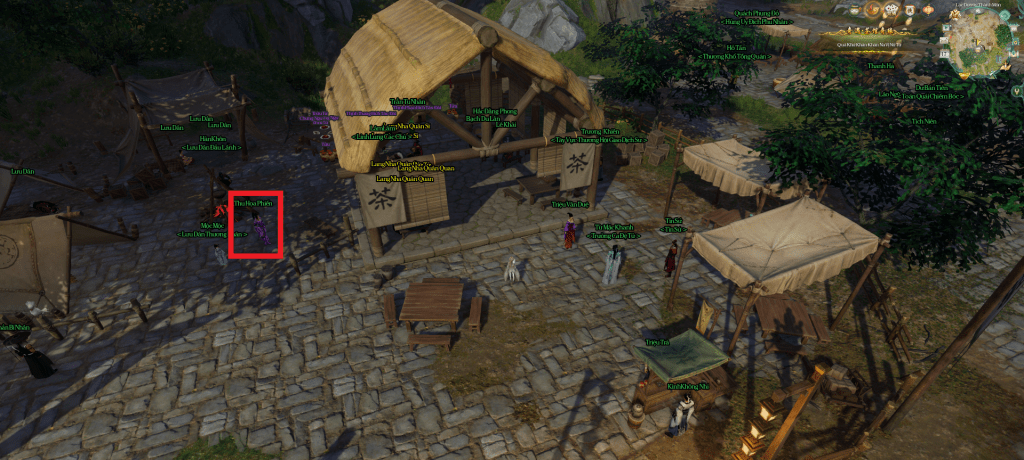Click the gold ingot icon below minimap
The height and width of the screenshot is (460, 1024).
pyautogui.click(x=964, y=75)
